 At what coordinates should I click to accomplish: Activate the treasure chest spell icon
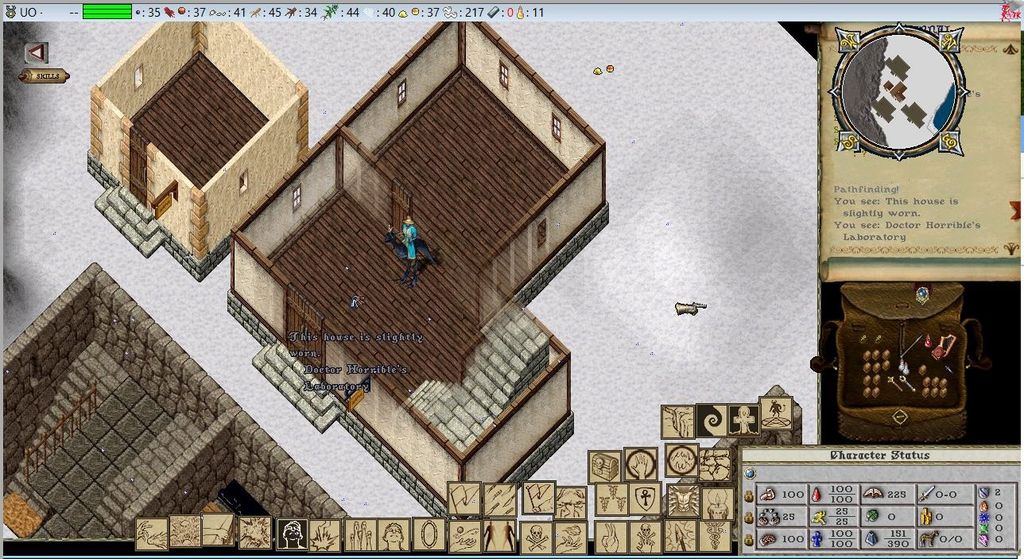pyautogui.click(x=606, y=466)
